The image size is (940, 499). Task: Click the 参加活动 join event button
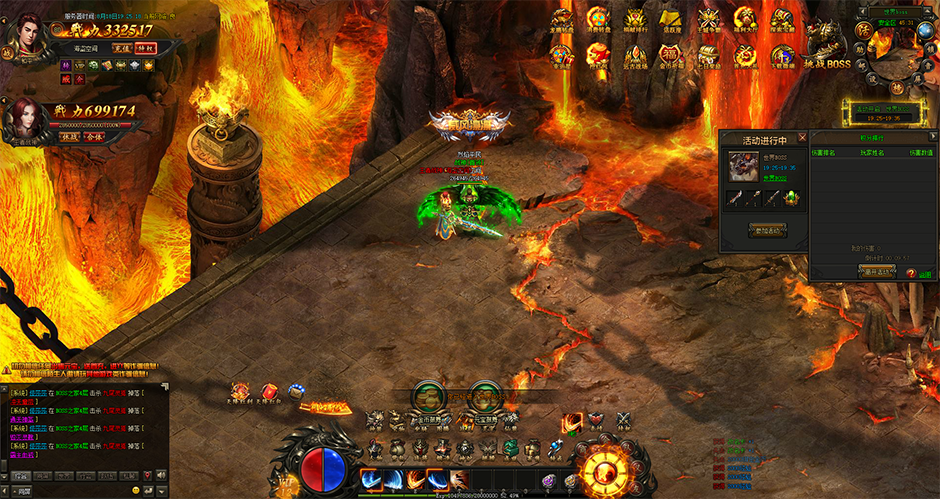768,231
